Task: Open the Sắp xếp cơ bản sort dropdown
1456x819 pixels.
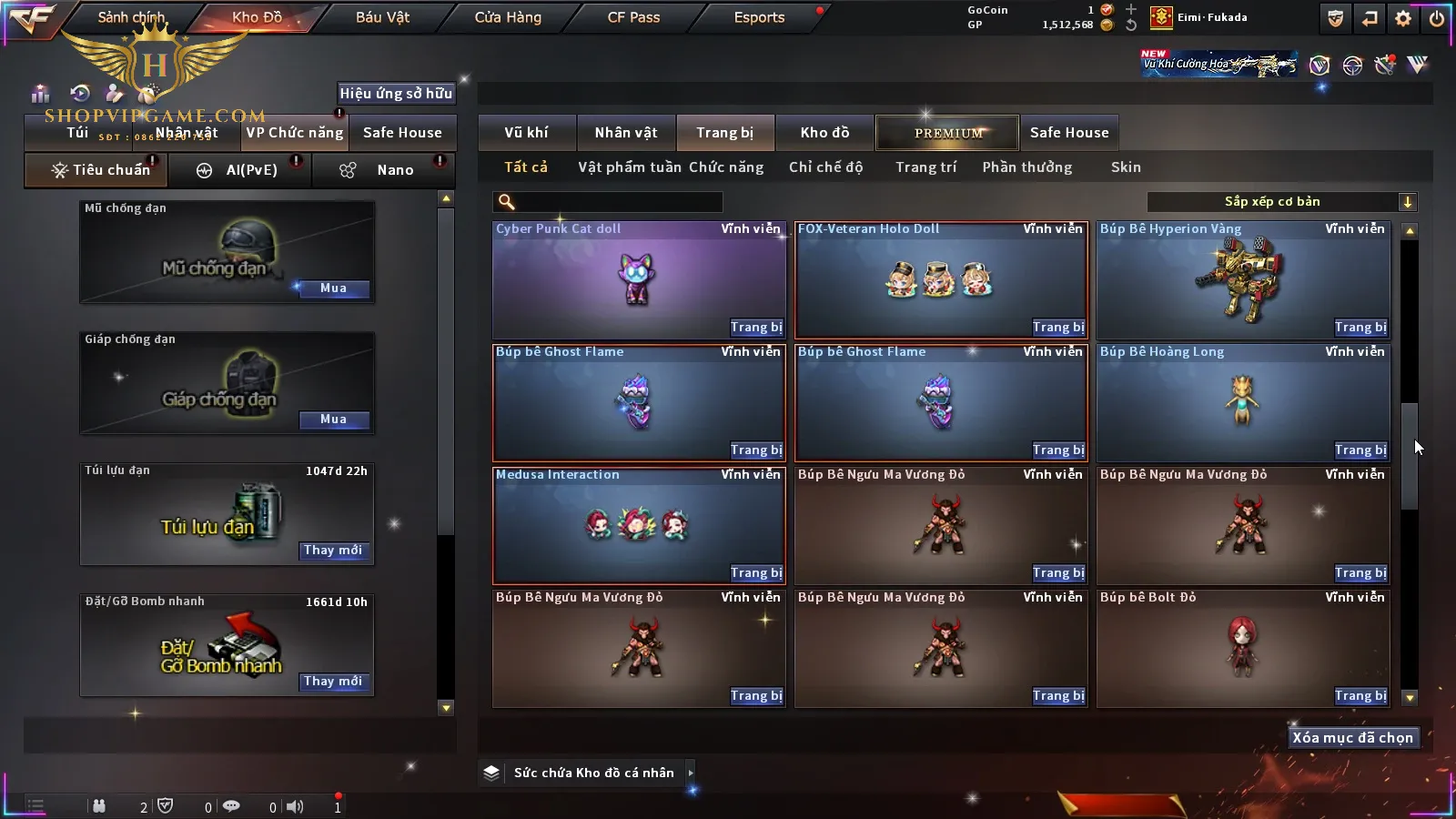Action: pos(1280,202)
